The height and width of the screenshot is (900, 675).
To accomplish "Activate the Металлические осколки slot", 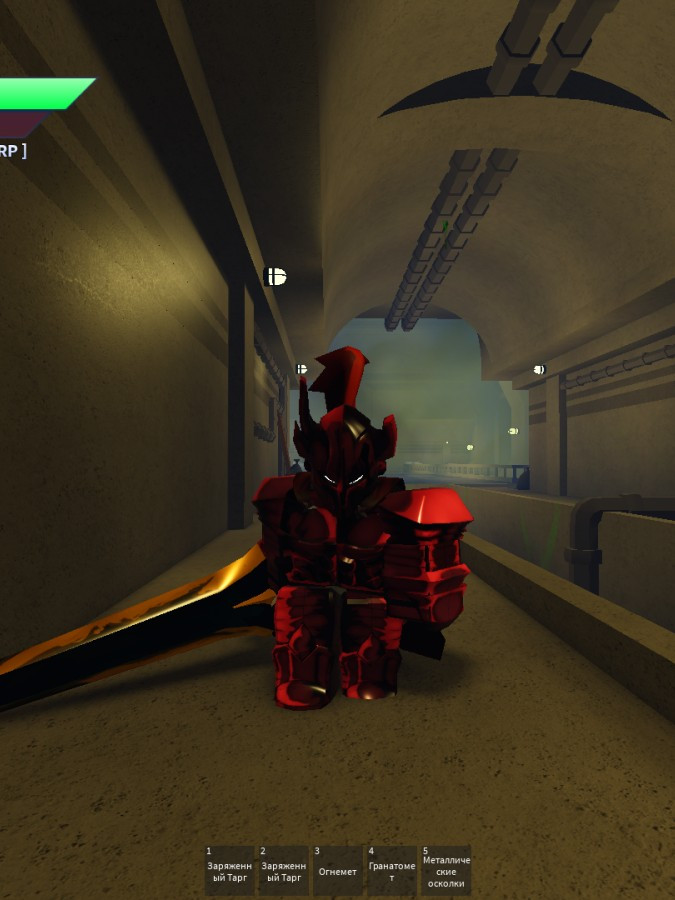I will tap(445, 870).
